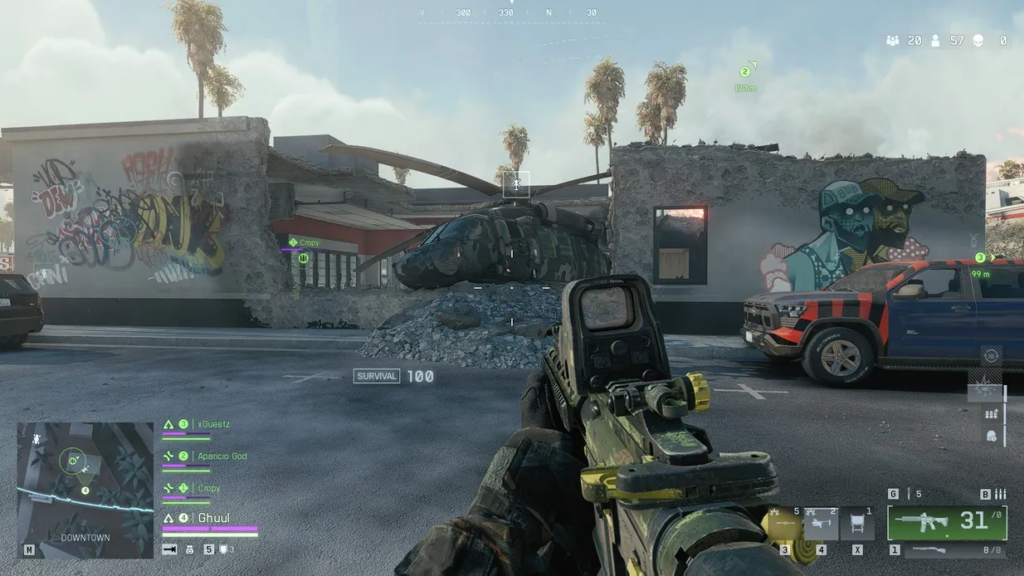This screenshot has width=1024, height=576.
Task: Click the squads remaining icon
Action: coord(892,41)
